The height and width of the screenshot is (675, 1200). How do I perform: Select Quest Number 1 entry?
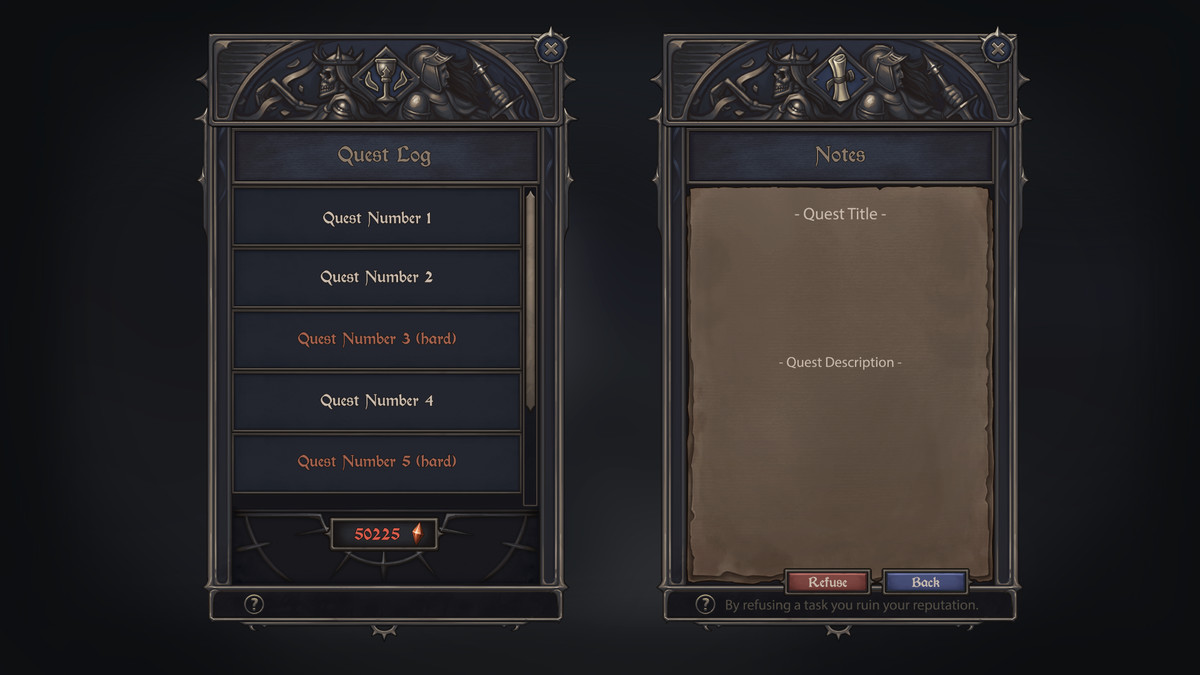pyautogui.click(x=377, y=217)
